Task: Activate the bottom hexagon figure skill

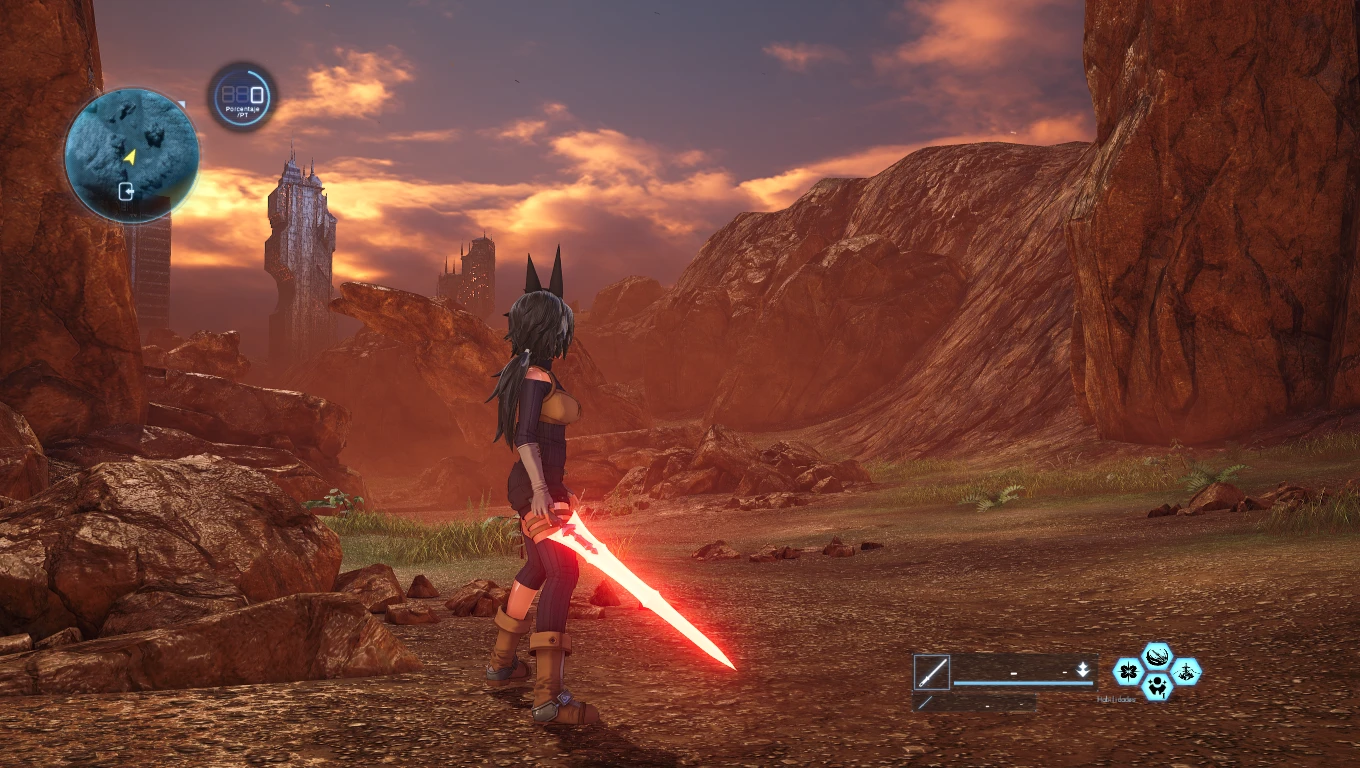Action: [x=1158, y=686]
